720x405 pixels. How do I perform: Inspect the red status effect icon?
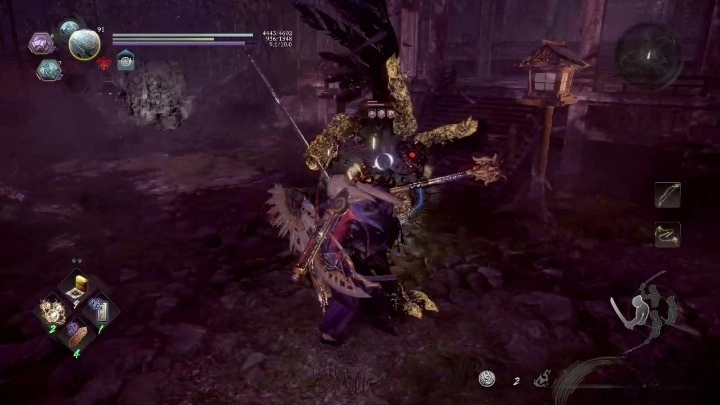tap(104, 63)
